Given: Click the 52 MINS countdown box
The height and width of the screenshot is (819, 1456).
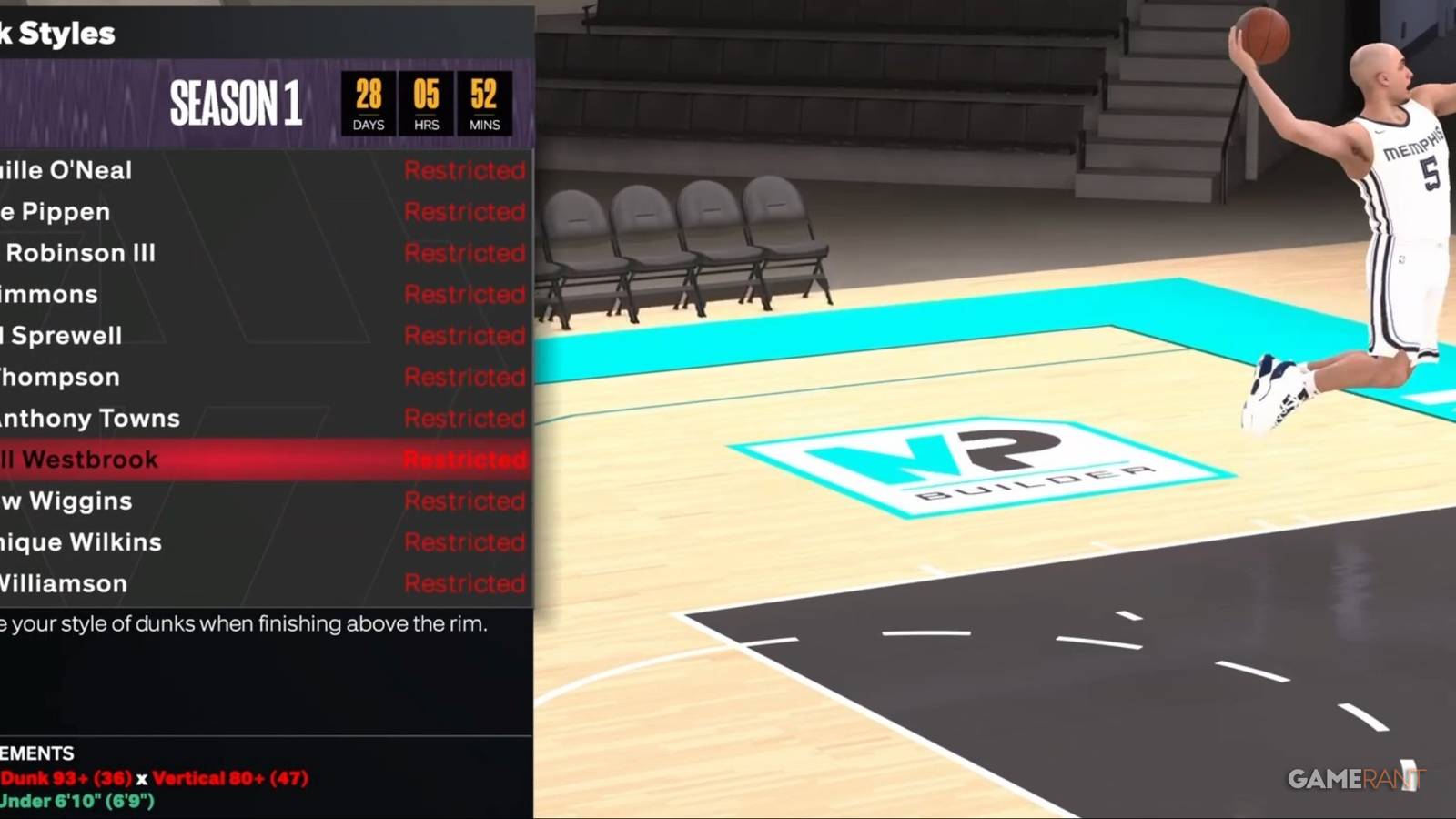Looking at the screenshot, I should click(x=483, y=100).
